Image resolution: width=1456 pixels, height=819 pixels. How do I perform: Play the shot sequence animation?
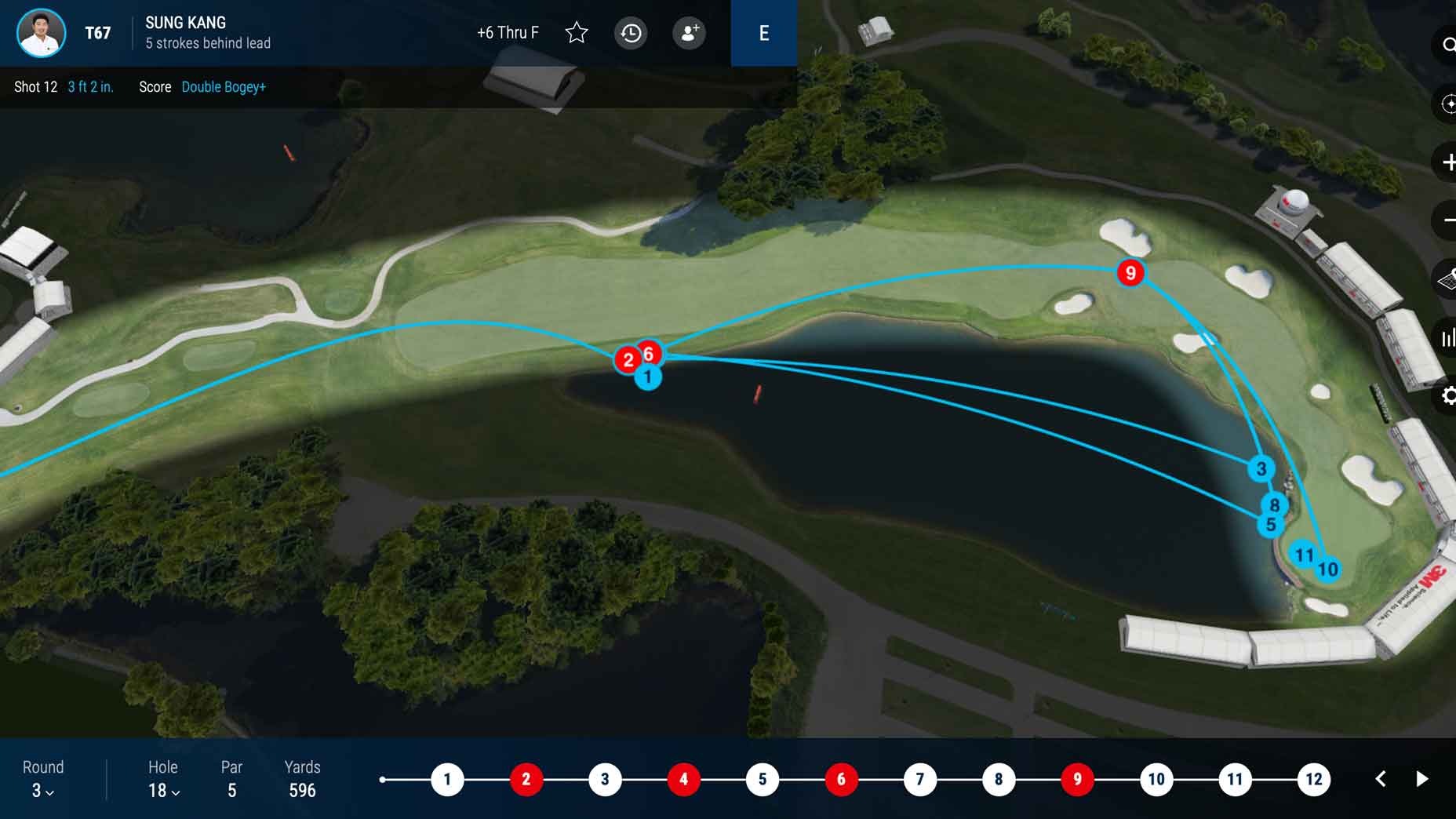pos(1421,779)
